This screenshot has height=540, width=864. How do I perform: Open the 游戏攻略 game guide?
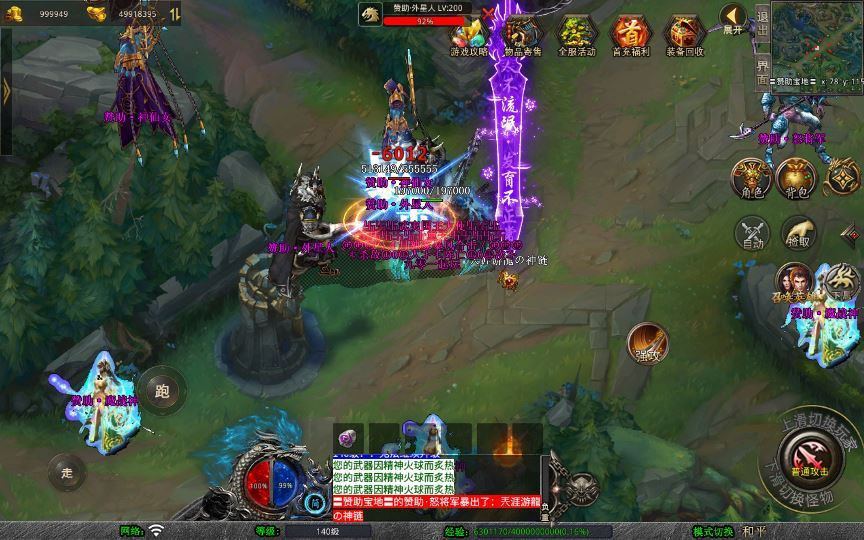[x=470, y=36]
